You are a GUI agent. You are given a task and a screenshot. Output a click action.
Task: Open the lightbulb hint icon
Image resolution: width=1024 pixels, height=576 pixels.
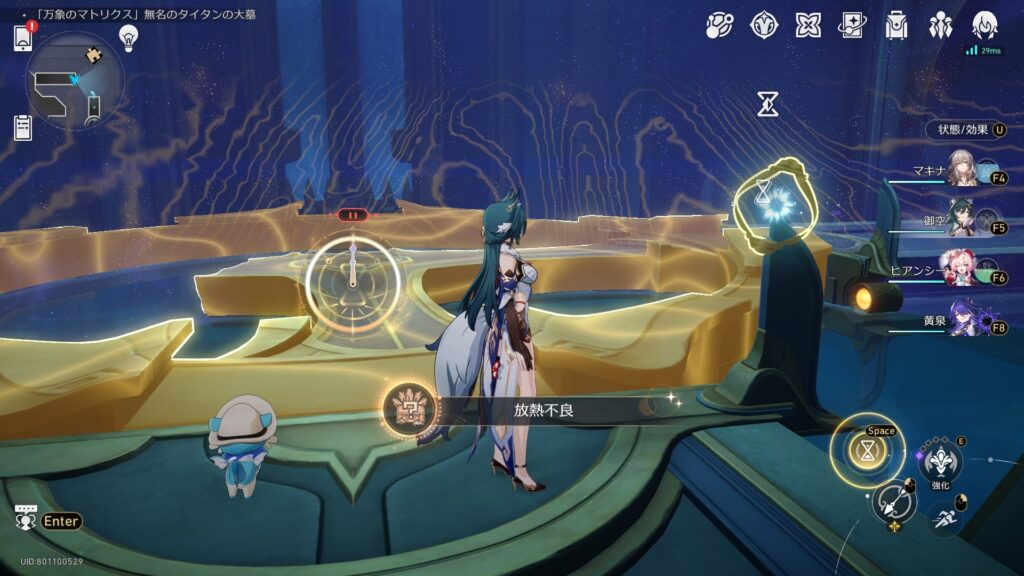point(128,37)
